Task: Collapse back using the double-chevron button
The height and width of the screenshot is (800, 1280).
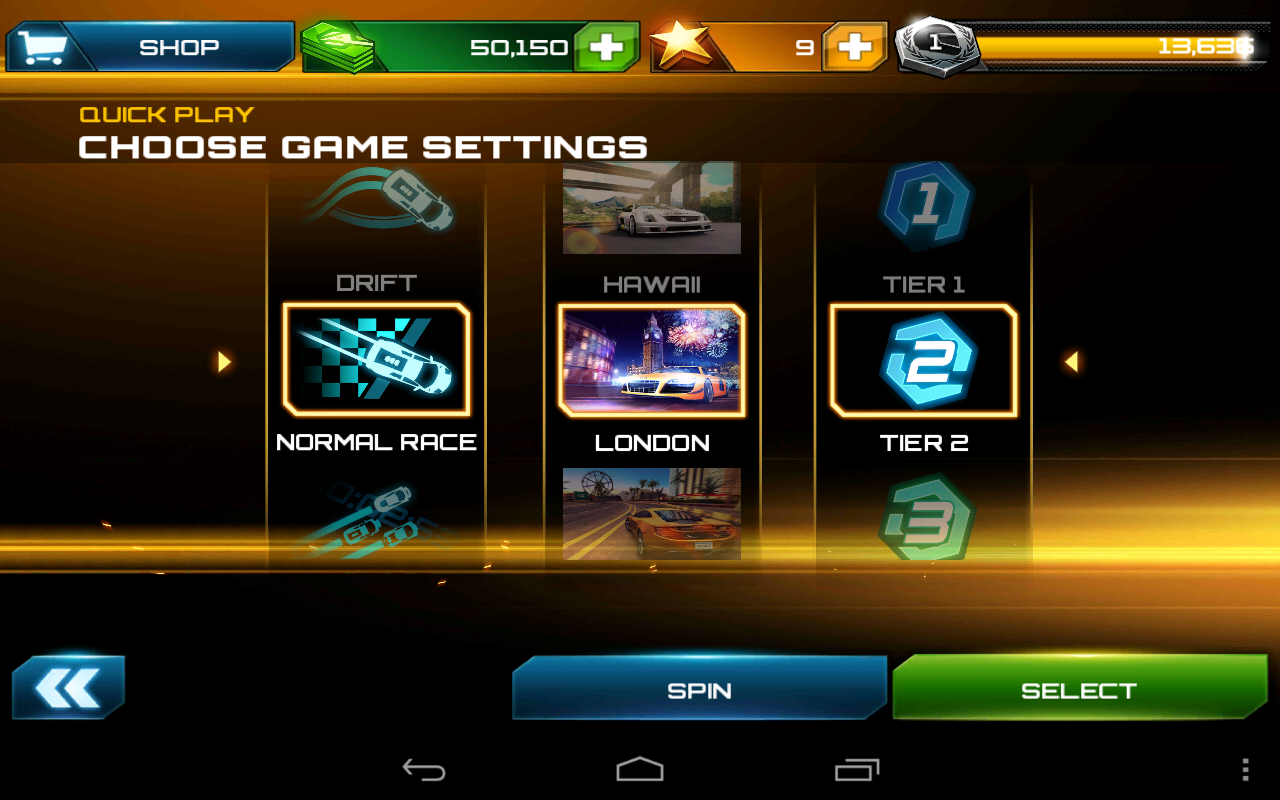Action: coord(68,687)
